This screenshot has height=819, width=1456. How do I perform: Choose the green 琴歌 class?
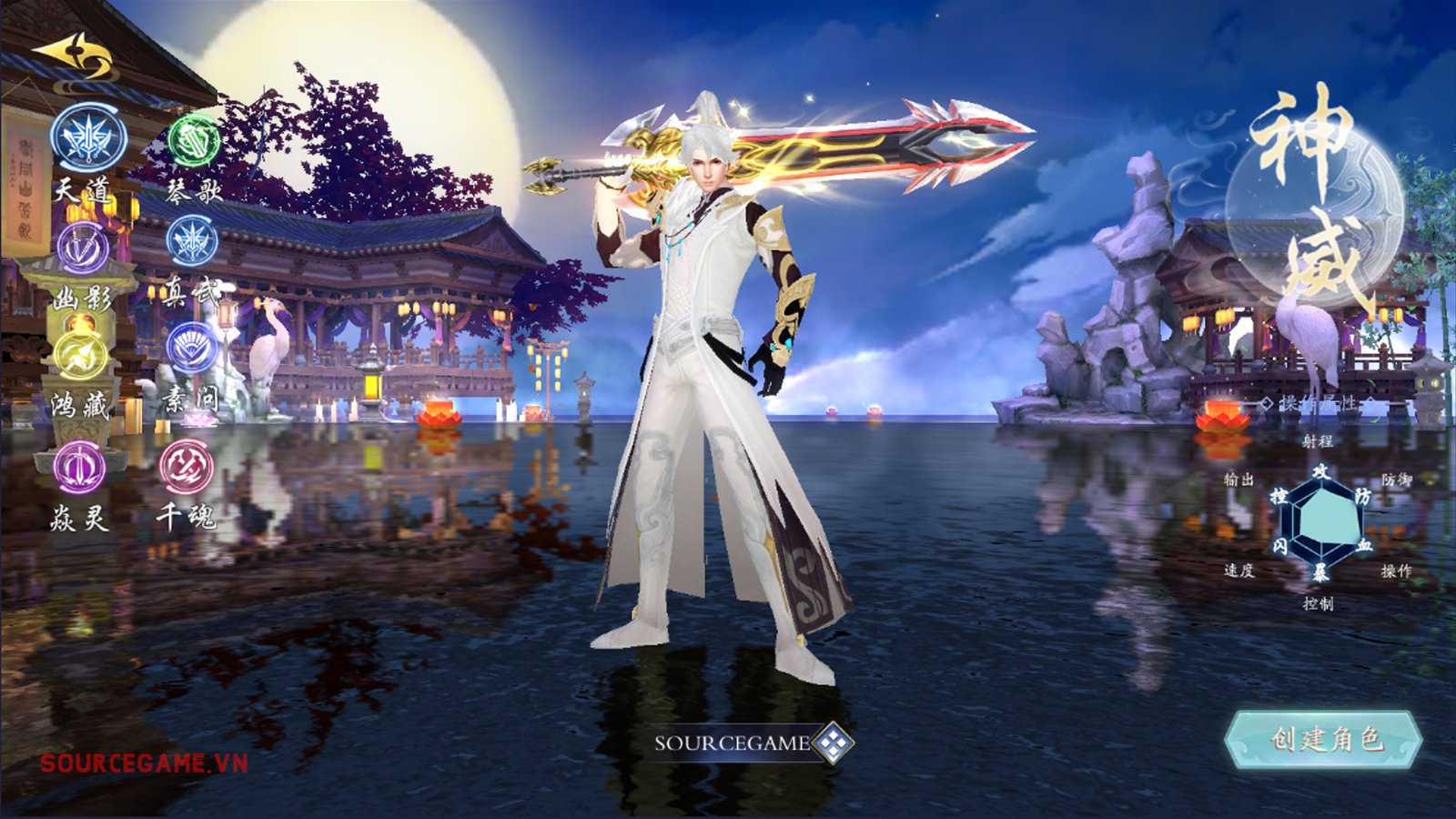194,140
